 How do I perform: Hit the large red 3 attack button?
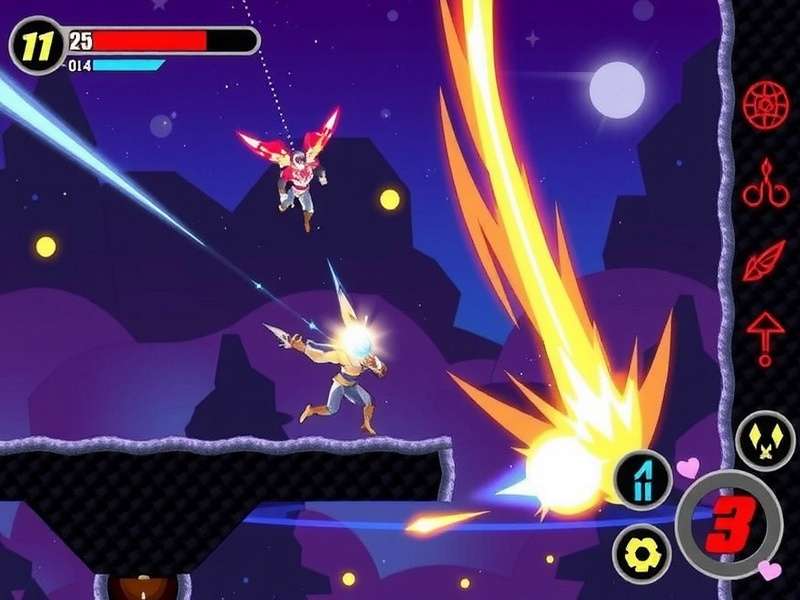point(729,525)
